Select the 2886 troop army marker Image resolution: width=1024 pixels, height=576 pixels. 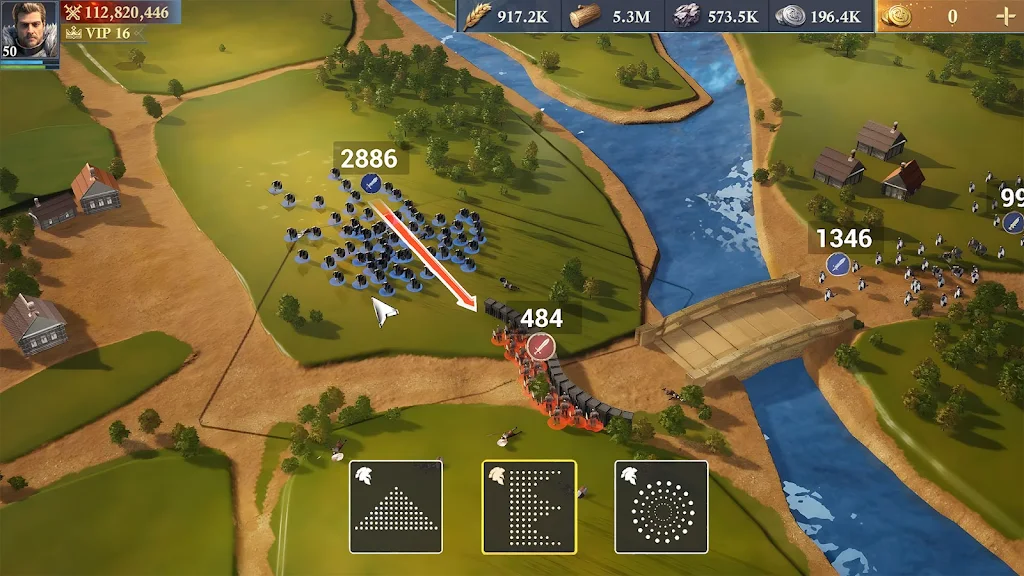point(371,183)
